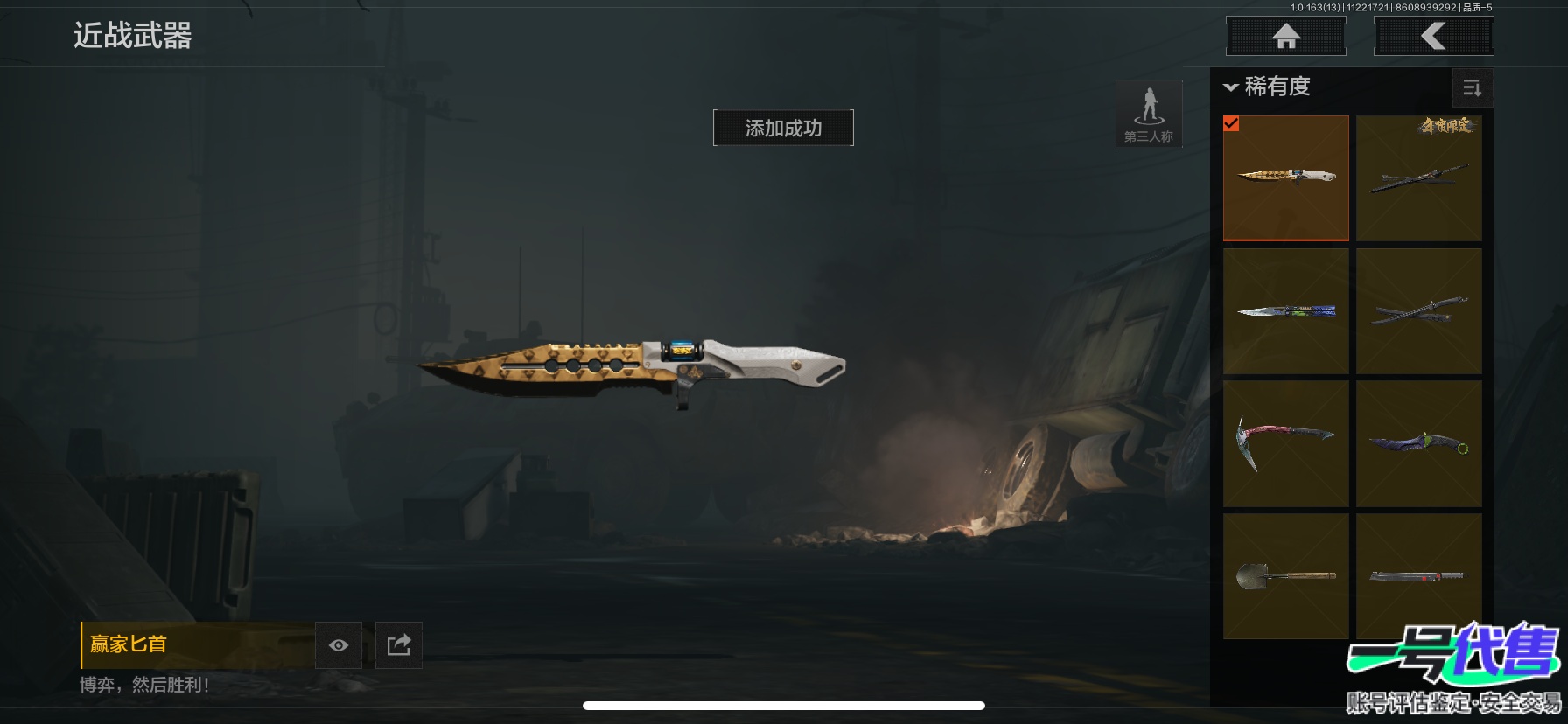Screen dimensions: 1568x724
Task: Toggle the eye preview button
Action: [x=339, y=645]
